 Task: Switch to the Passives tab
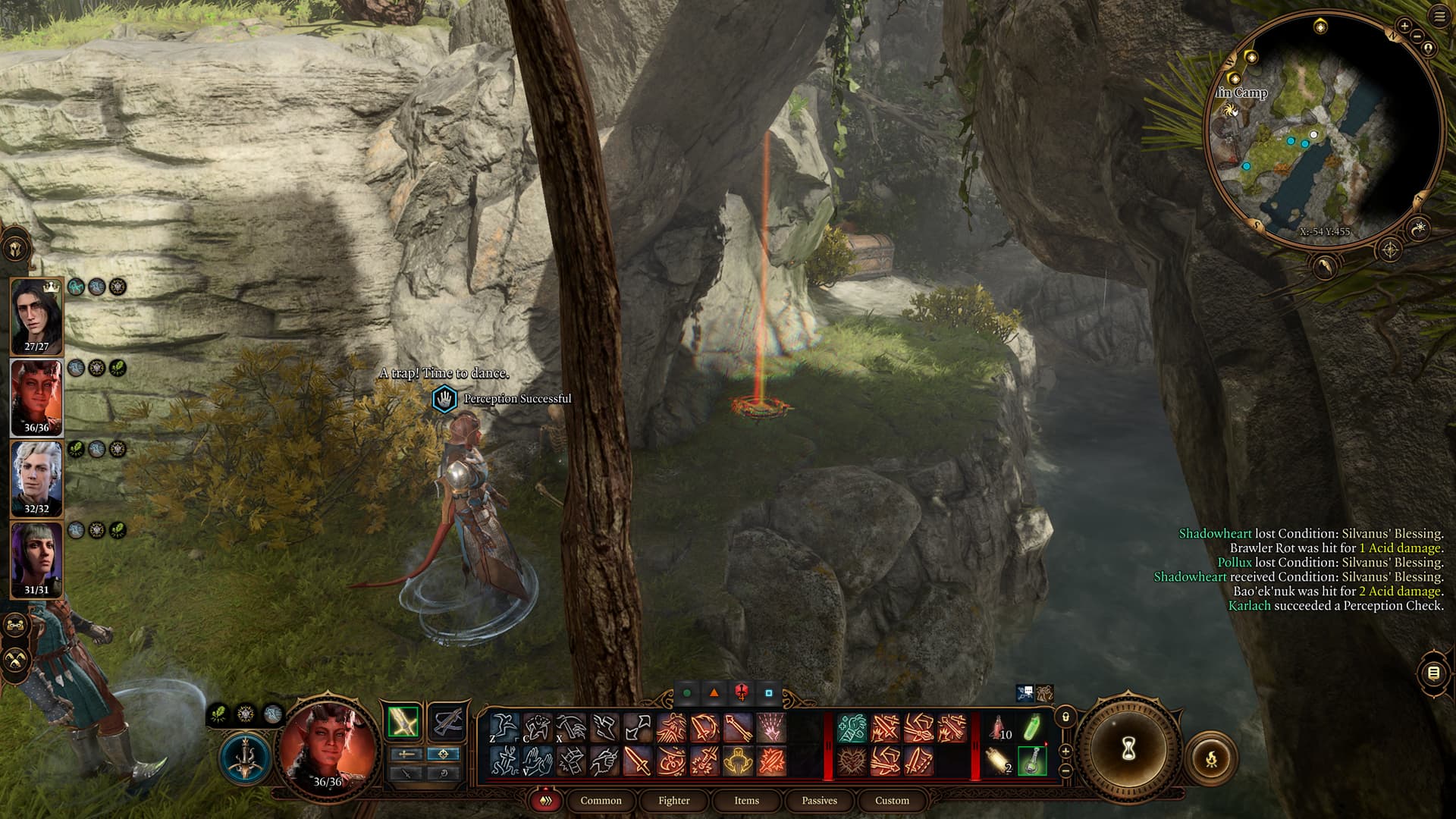tap(819, 800)
